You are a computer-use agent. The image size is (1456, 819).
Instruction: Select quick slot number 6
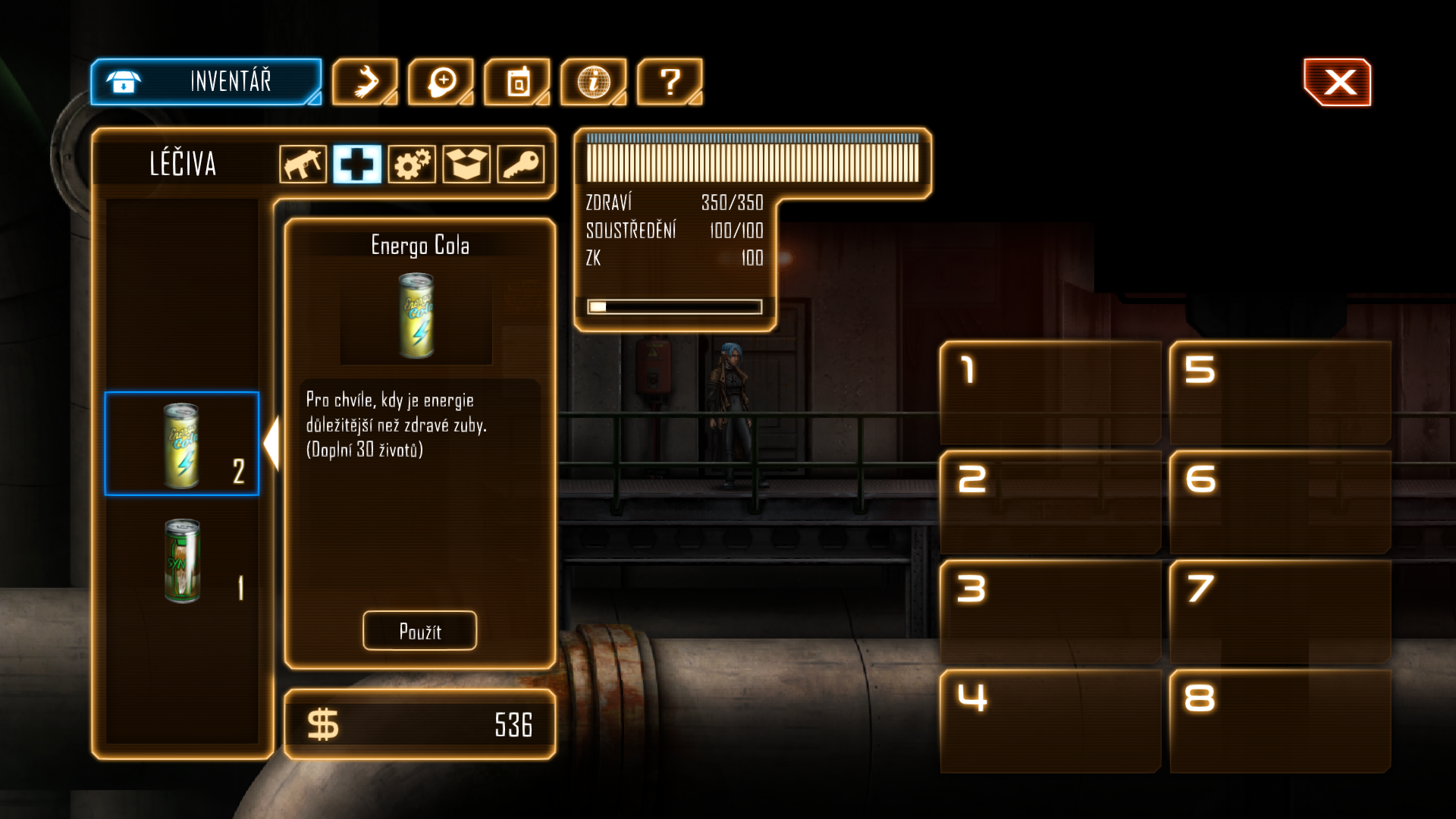click(x=1280, y=502)
